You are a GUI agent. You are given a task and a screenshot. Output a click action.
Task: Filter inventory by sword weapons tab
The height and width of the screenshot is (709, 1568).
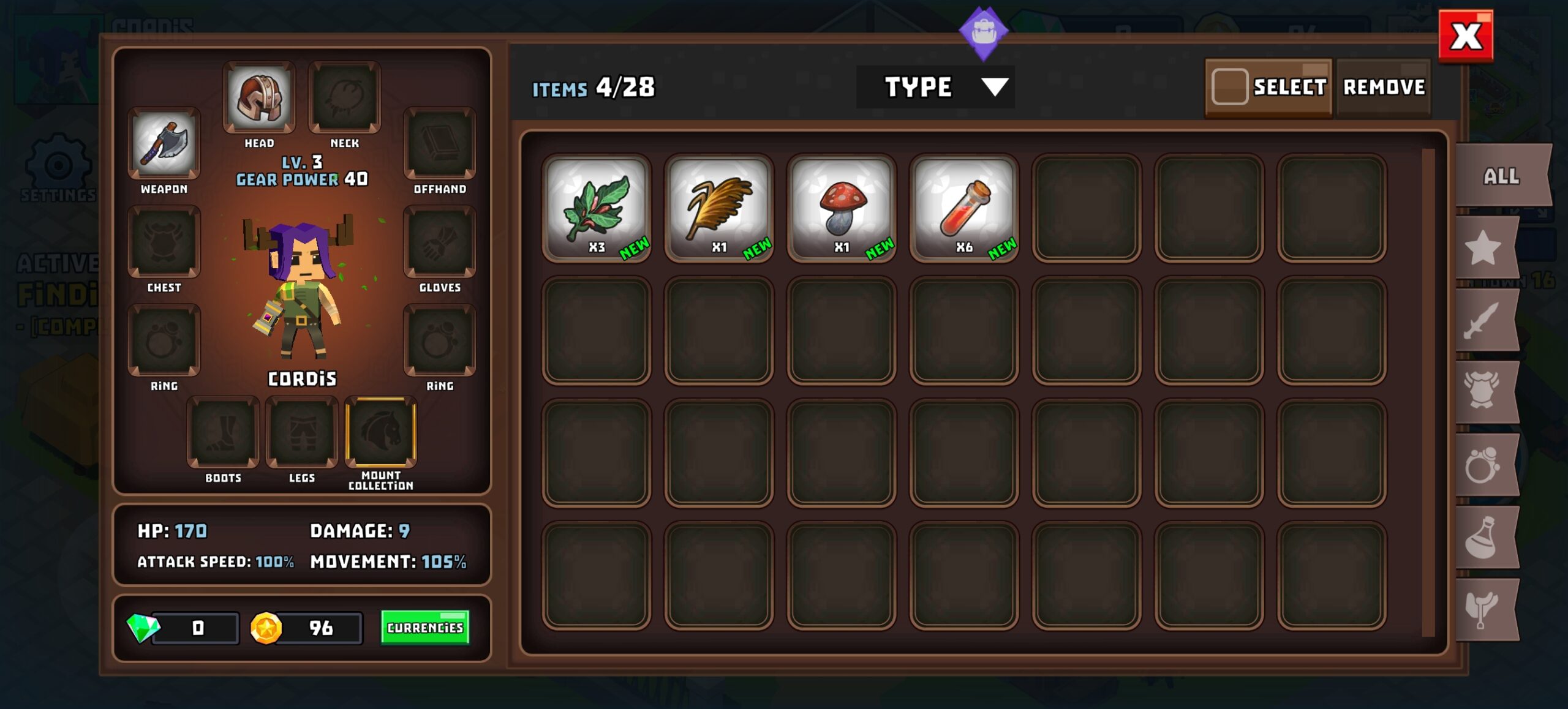point(1483,320)
